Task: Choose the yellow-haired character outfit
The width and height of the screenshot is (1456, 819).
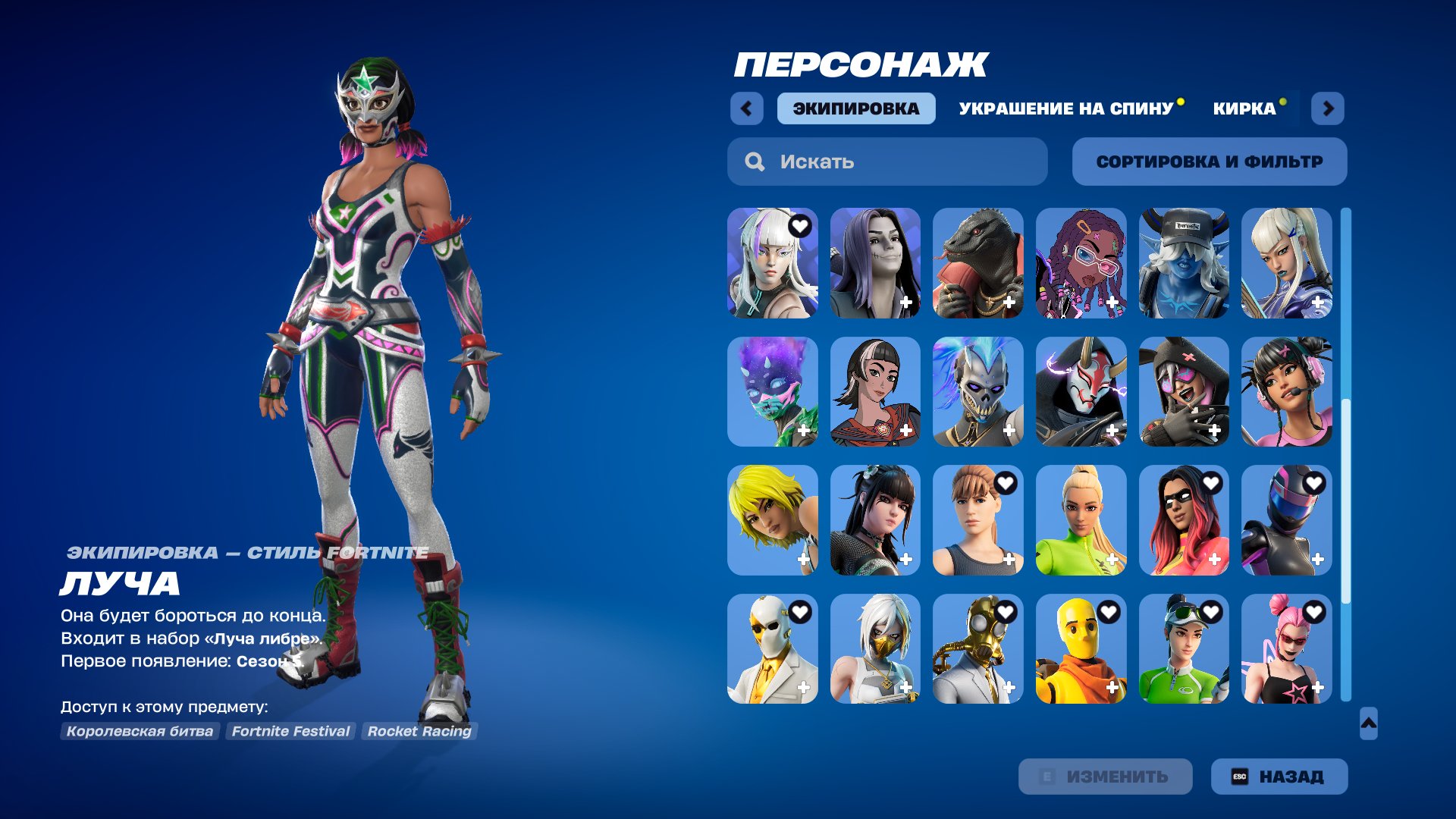Action: 772,520
